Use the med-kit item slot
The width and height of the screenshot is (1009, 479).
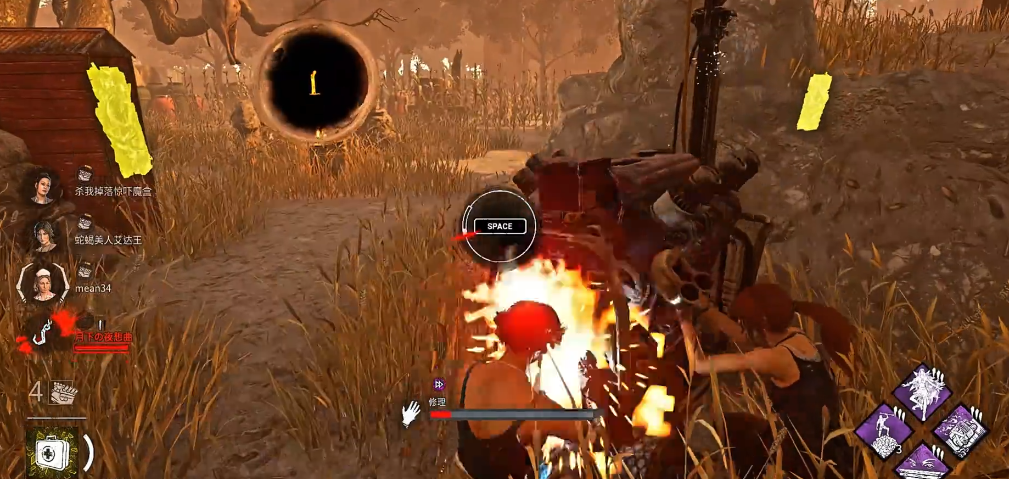[x=52, y=453]
